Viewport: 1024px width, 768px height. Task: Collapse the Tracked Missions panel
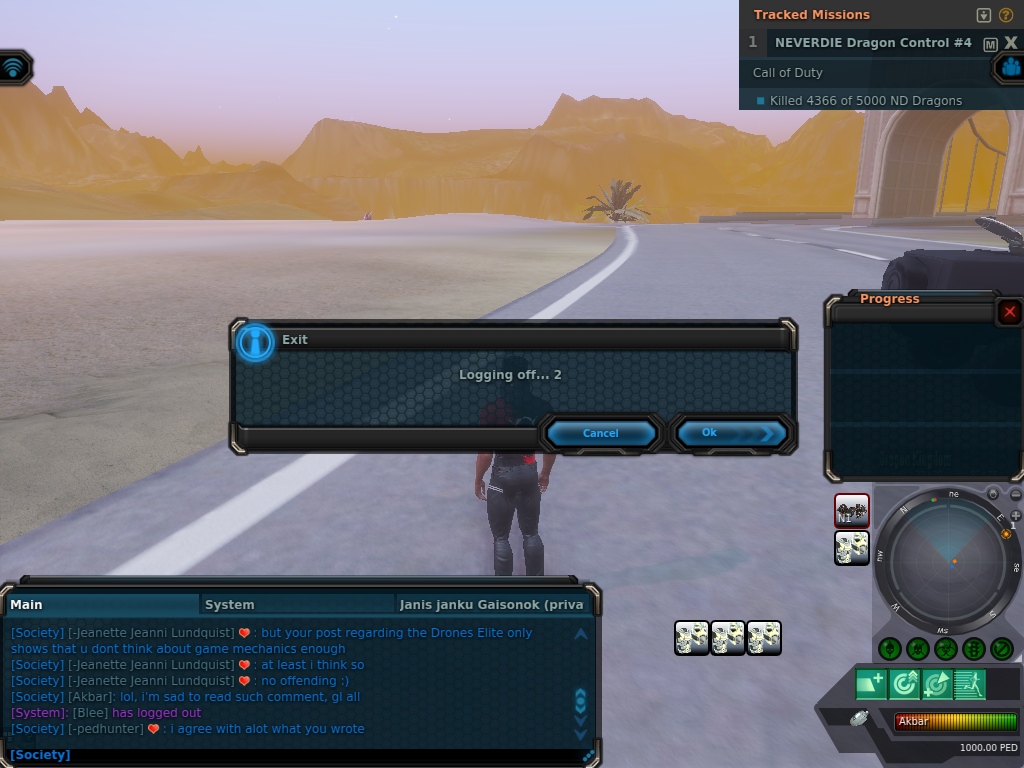[x=984, y=15]
